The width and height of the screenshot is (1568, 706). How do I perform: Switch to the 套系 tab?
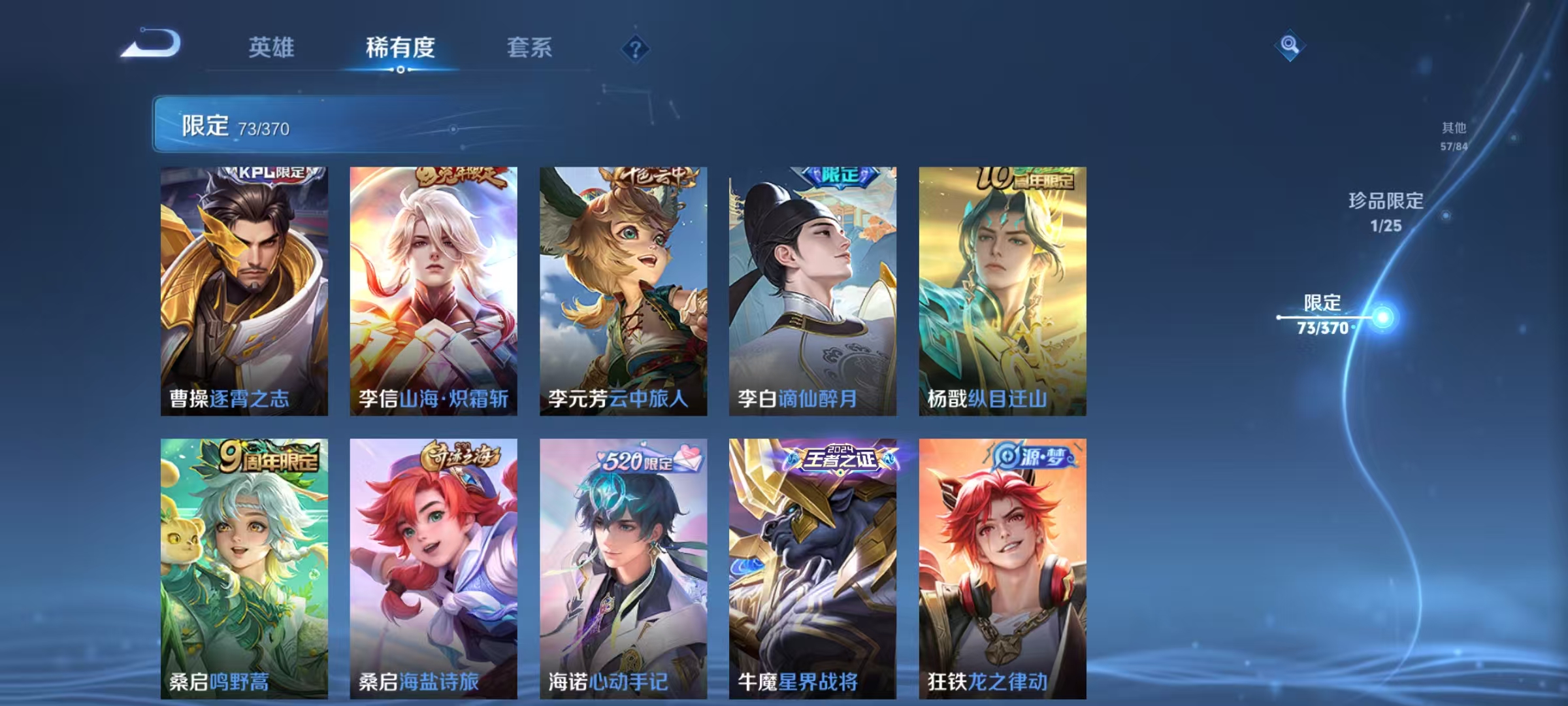[531, 48]
